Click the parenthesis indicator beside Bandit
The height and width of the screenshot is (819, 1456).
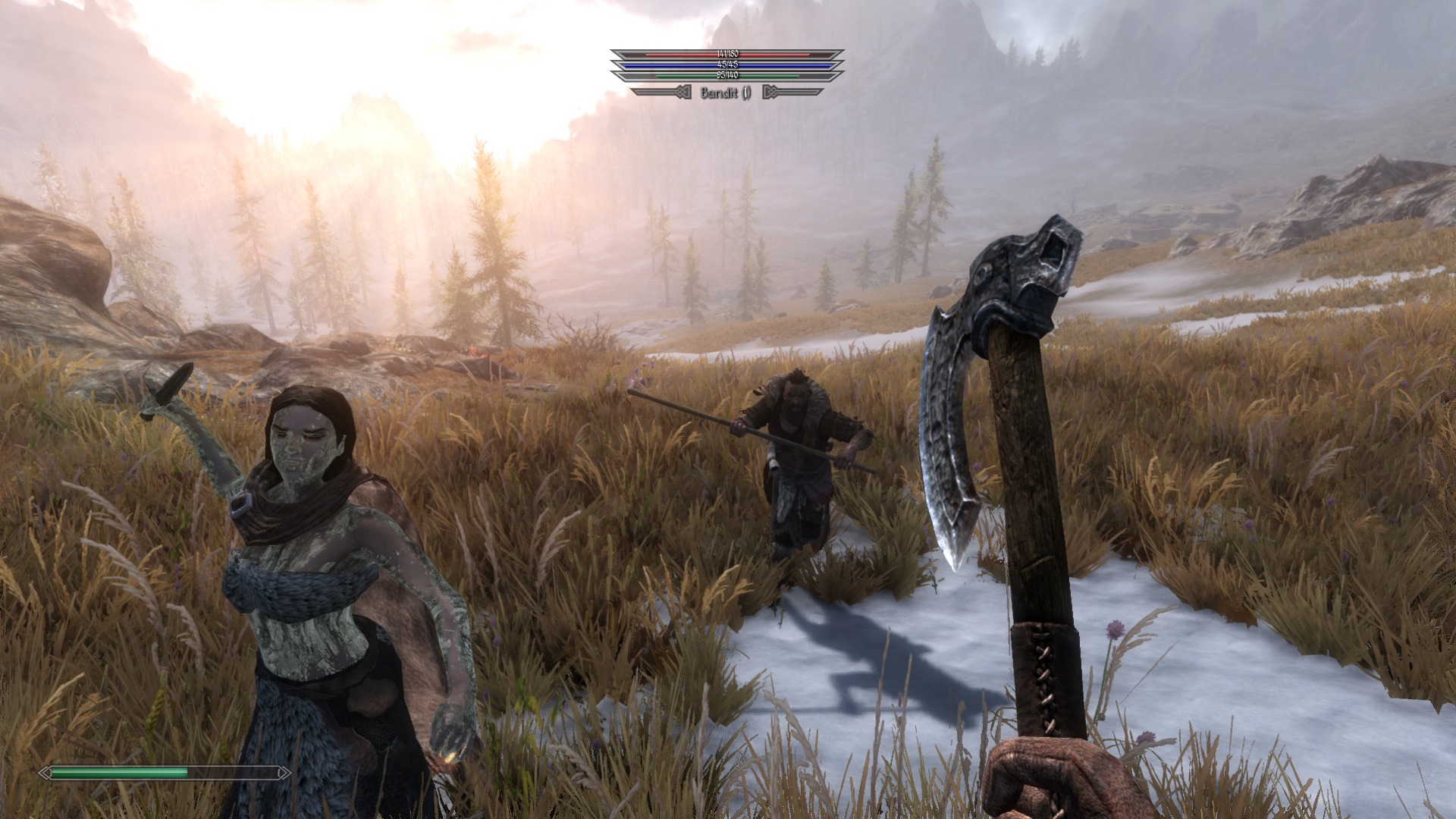747,93
